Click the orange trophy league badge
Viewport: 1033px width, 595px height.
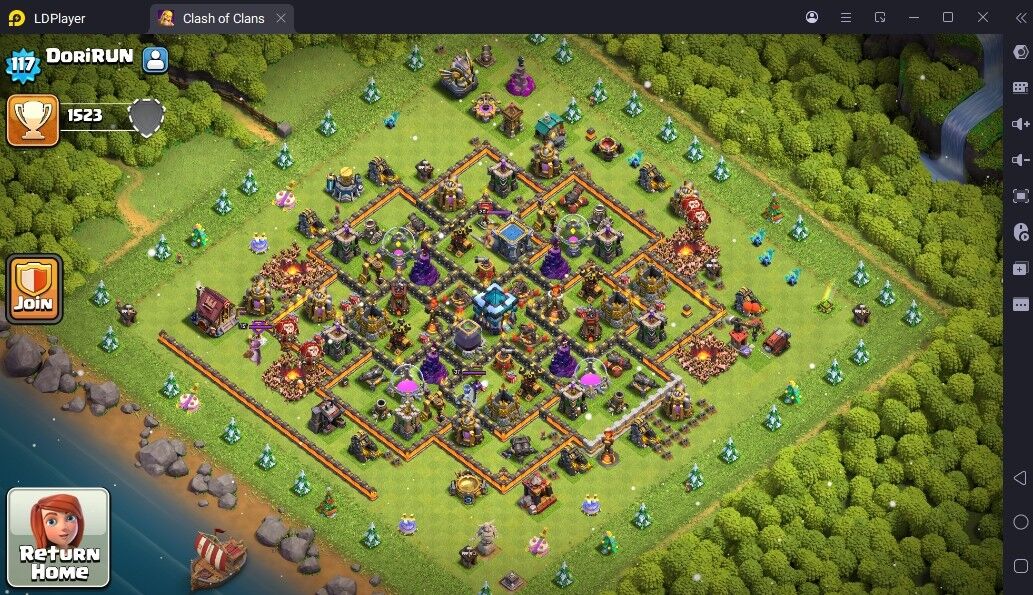pos(32,120)
